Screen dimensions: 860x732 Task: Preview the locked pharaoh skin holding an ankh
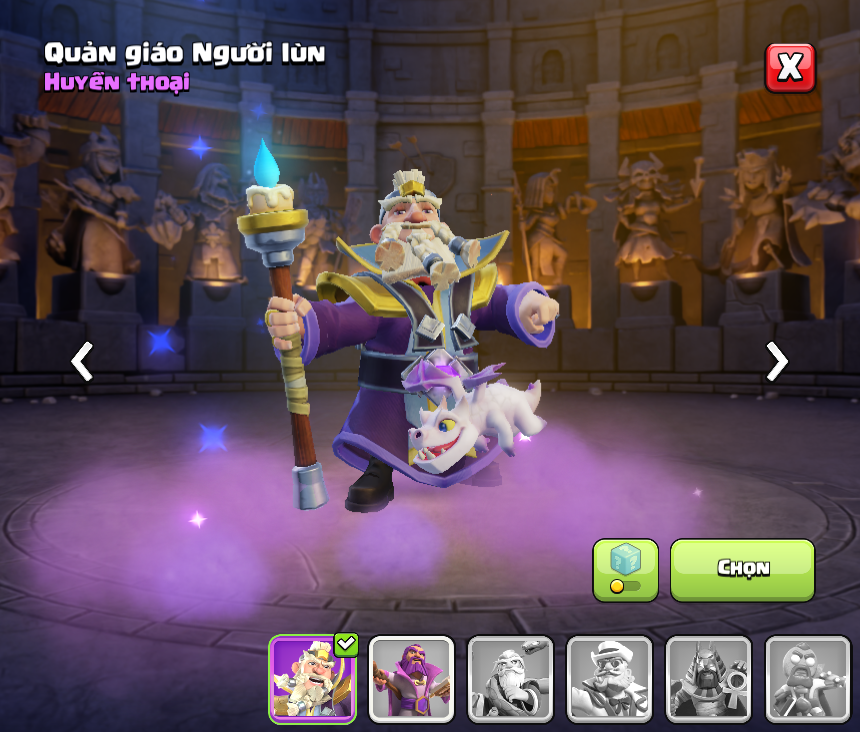[x=708, y=679]
